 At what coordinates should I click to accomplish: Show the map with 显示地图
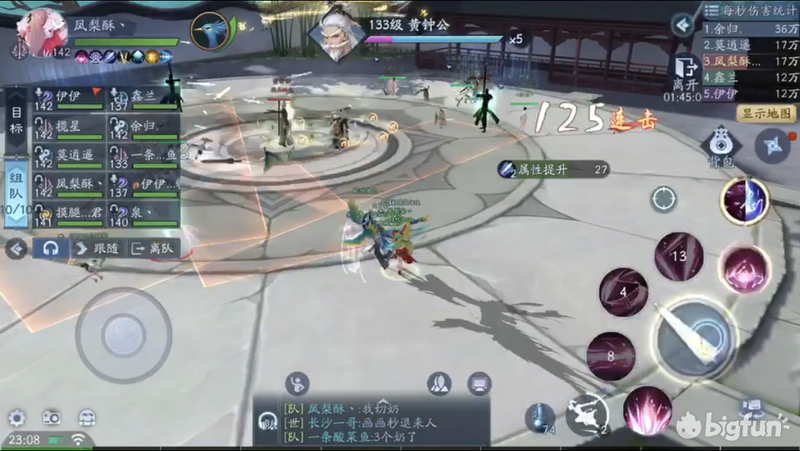tap(766, 113)
